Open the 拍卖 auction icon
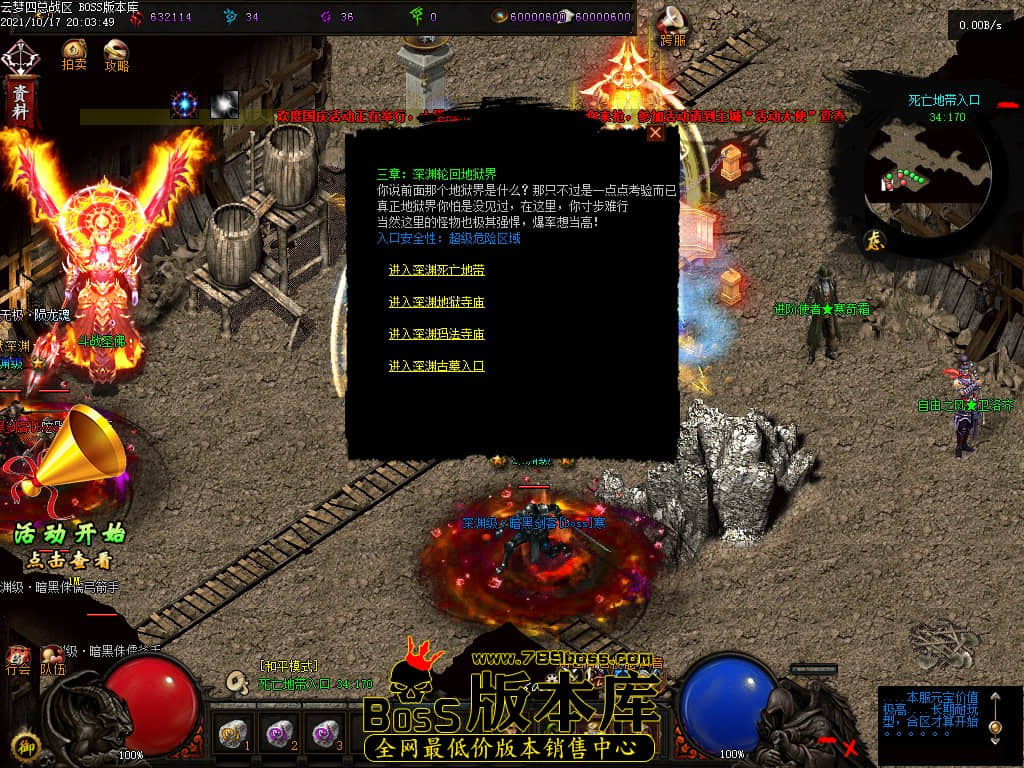This screenshot has height=768, width=1024. 74,54
